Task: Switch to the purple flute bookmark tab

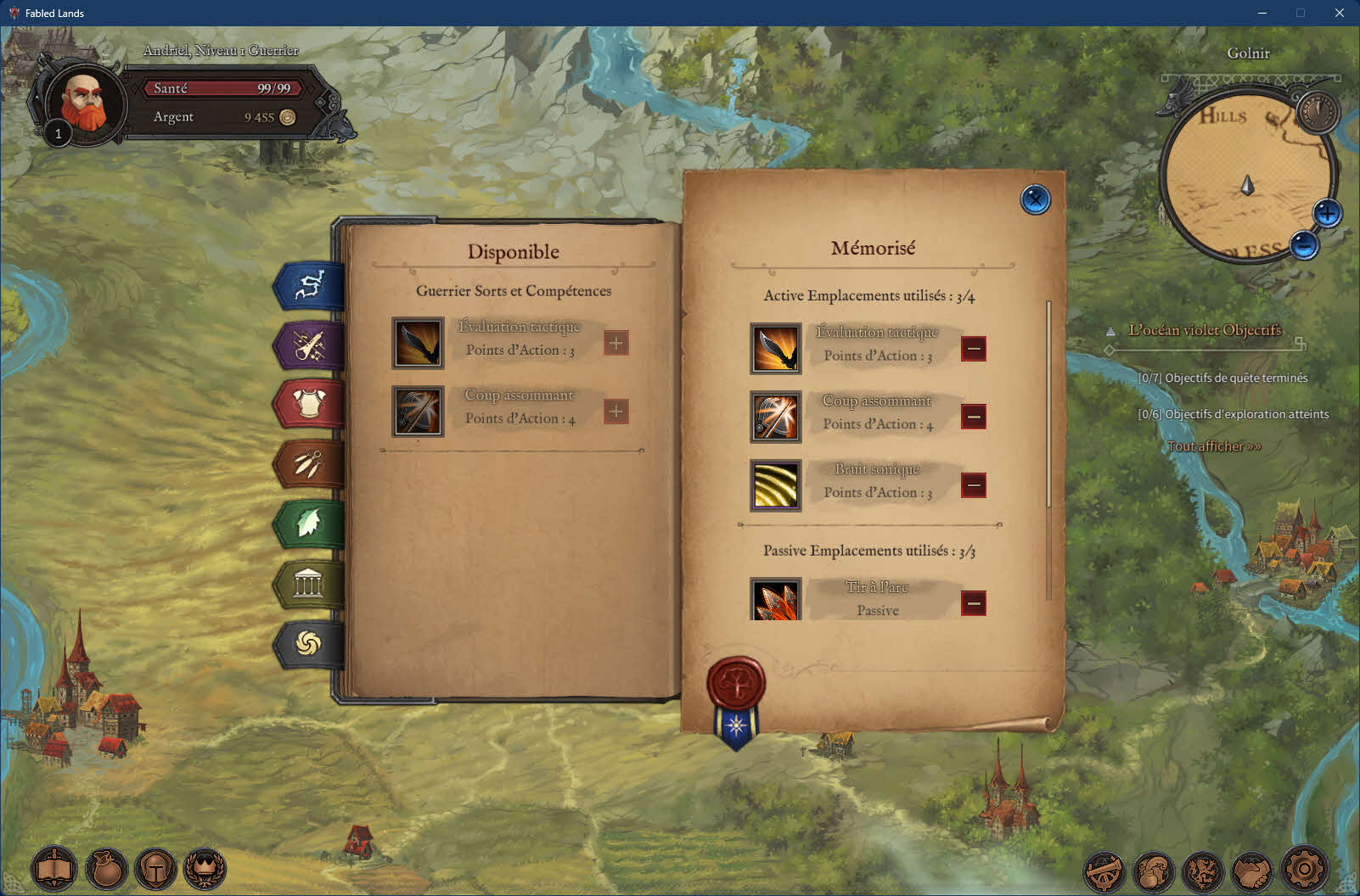Action: (x=309, y=345)
